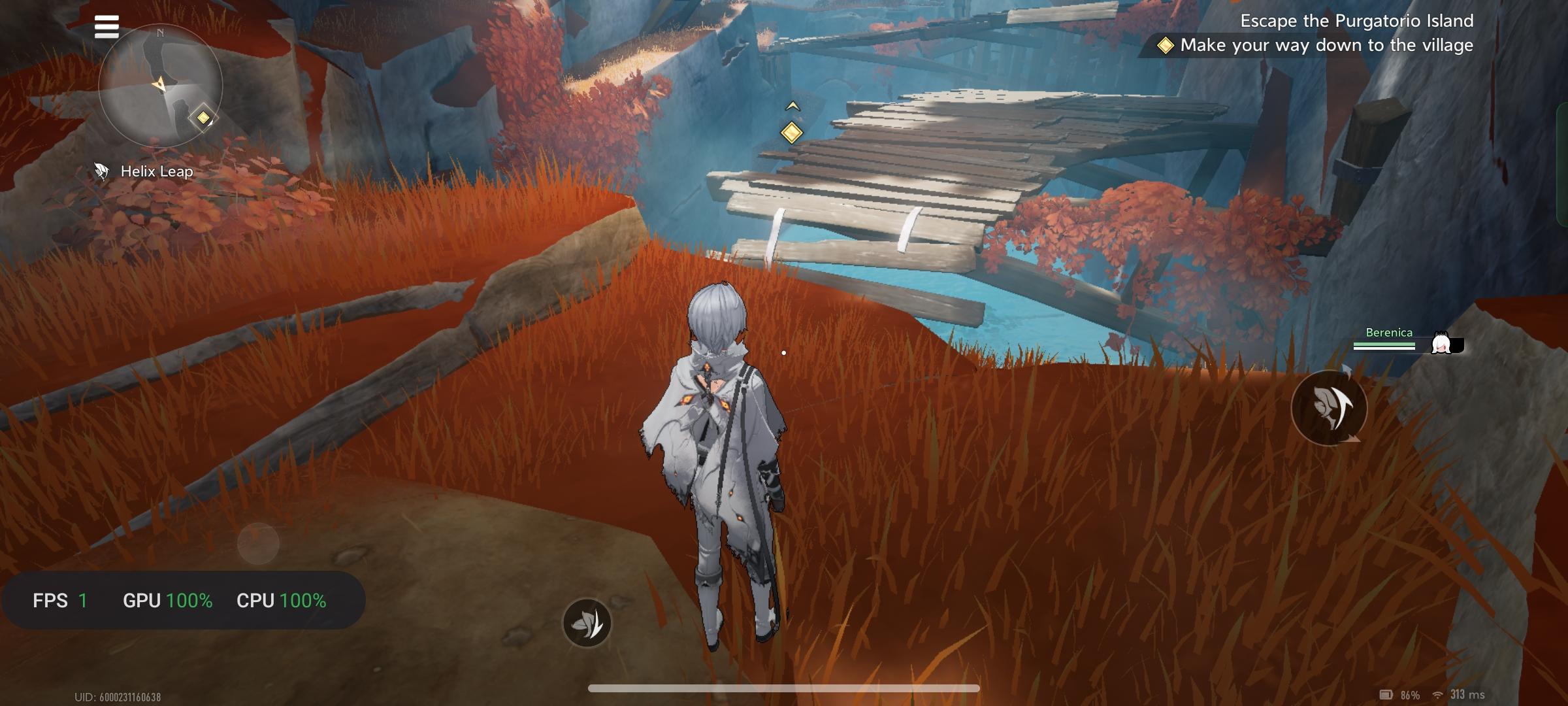Tap the yellow diamond marker on the minimap
1568x706 pixels.
point(203,118)
